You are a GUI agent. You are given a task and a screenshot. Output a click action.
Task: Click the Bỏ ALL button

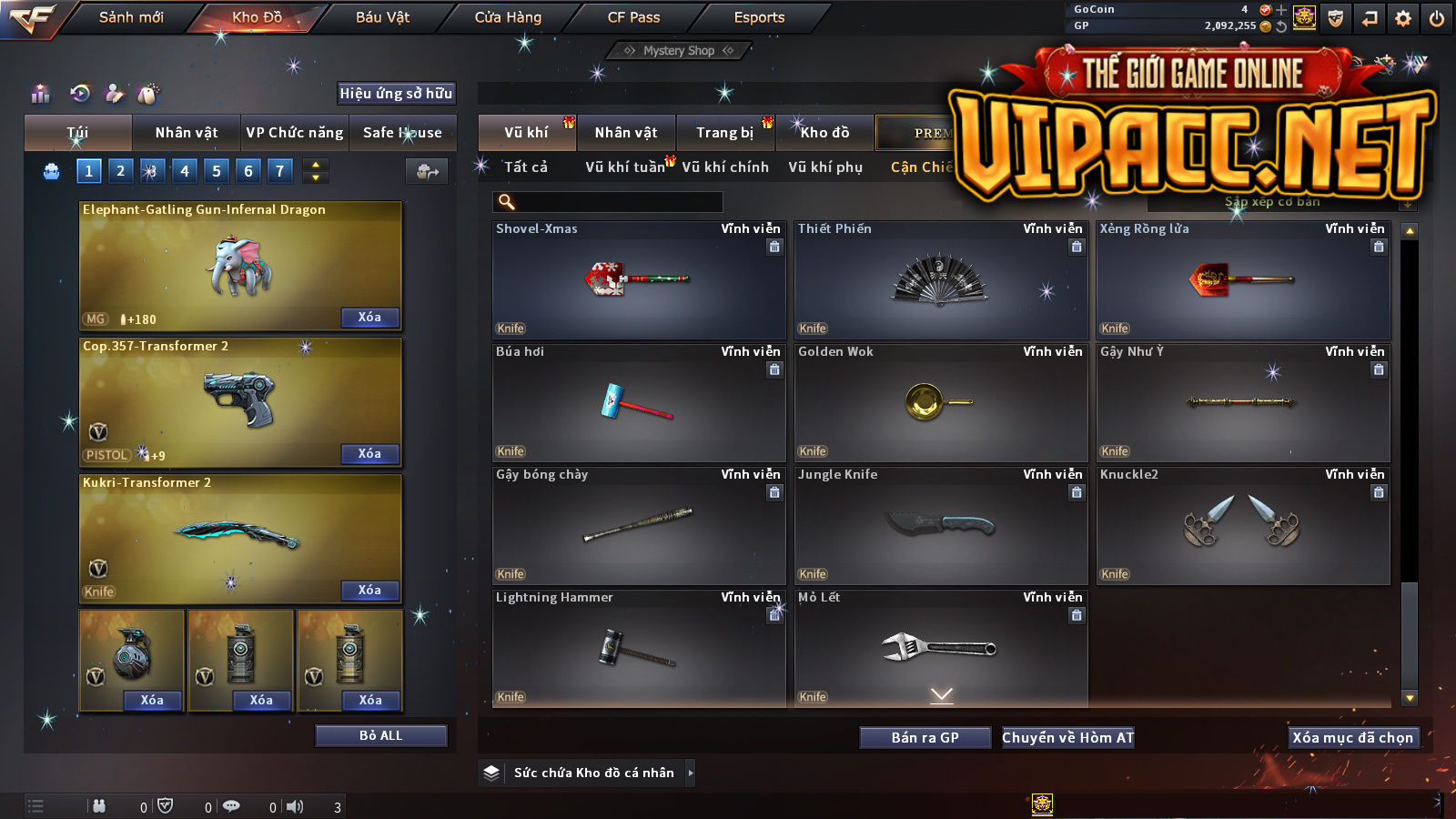pyautogui.click(x=380, y=735)
